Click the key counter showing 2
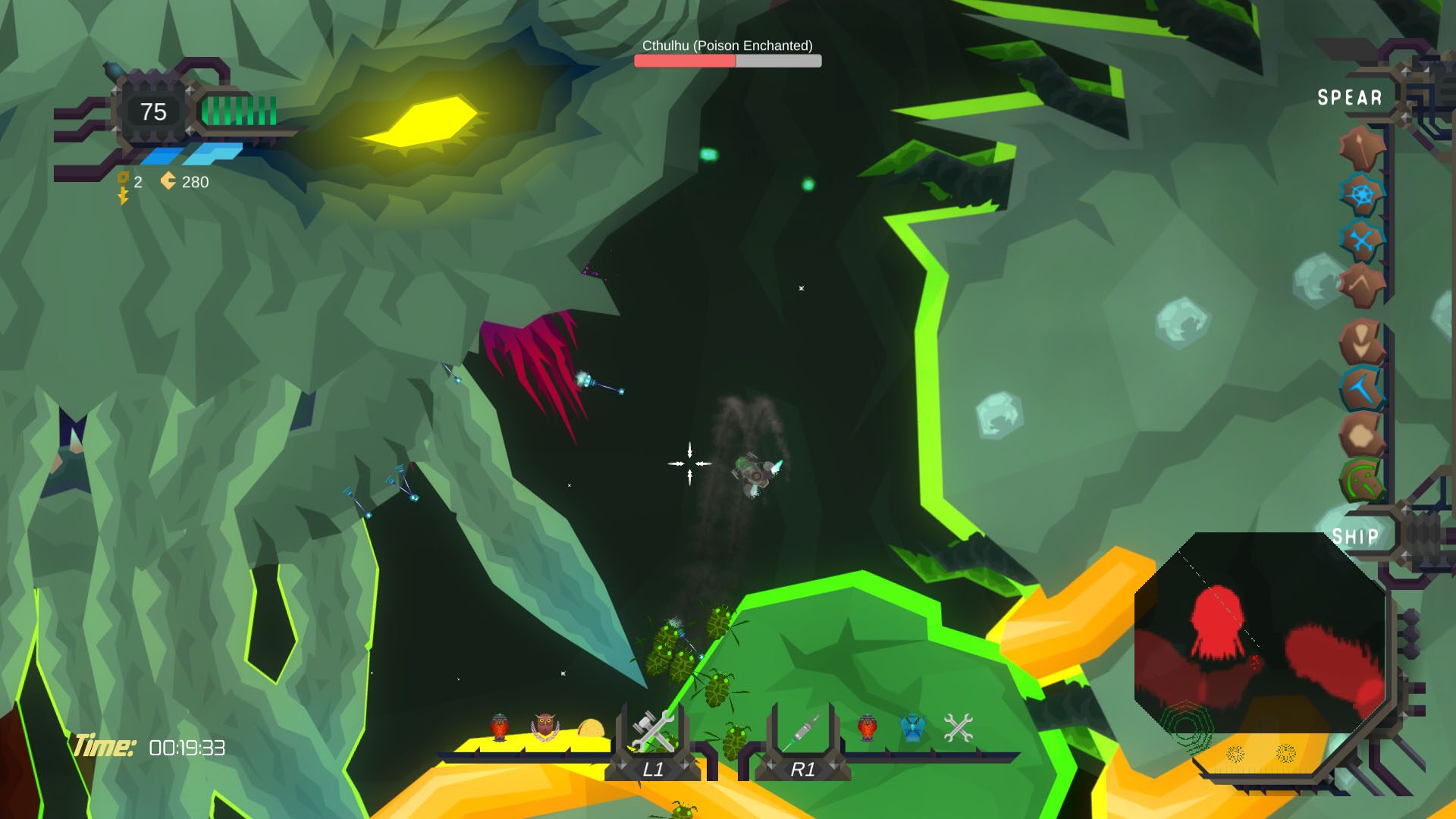 pos(130,182)
